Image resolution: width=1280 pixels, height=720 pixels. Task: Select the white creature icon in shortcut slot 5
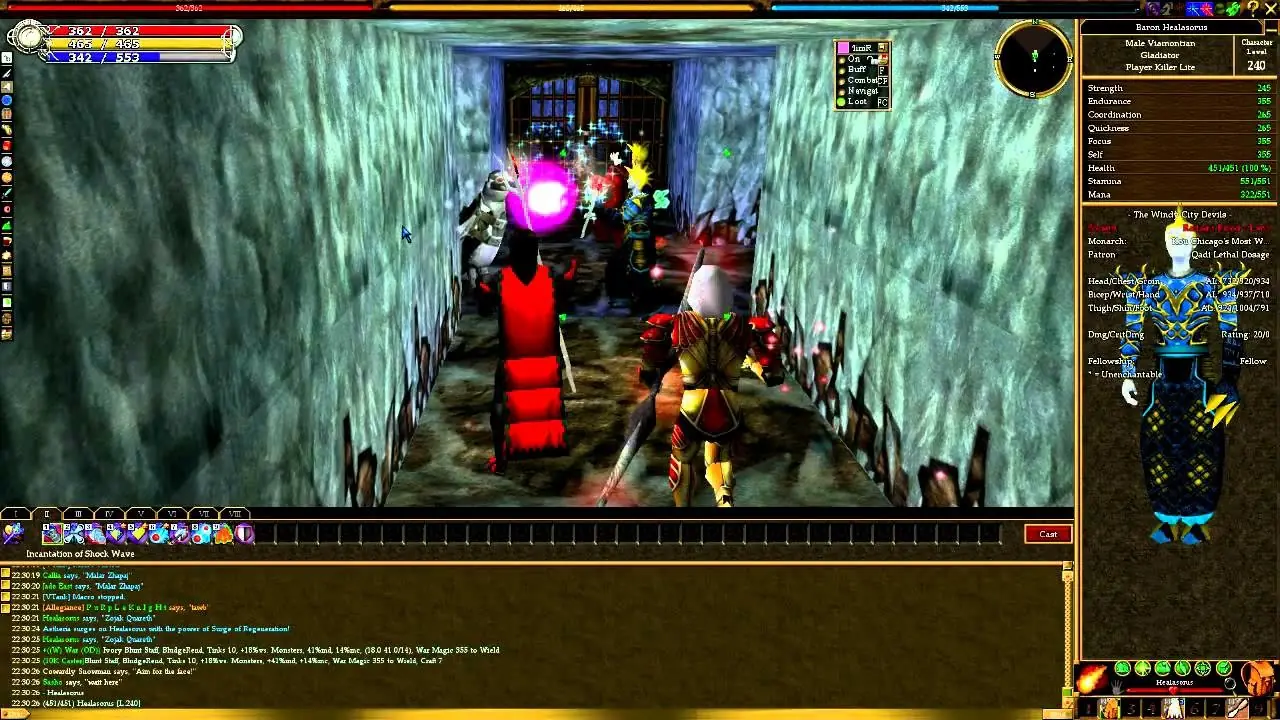[x=1173, y=709]
